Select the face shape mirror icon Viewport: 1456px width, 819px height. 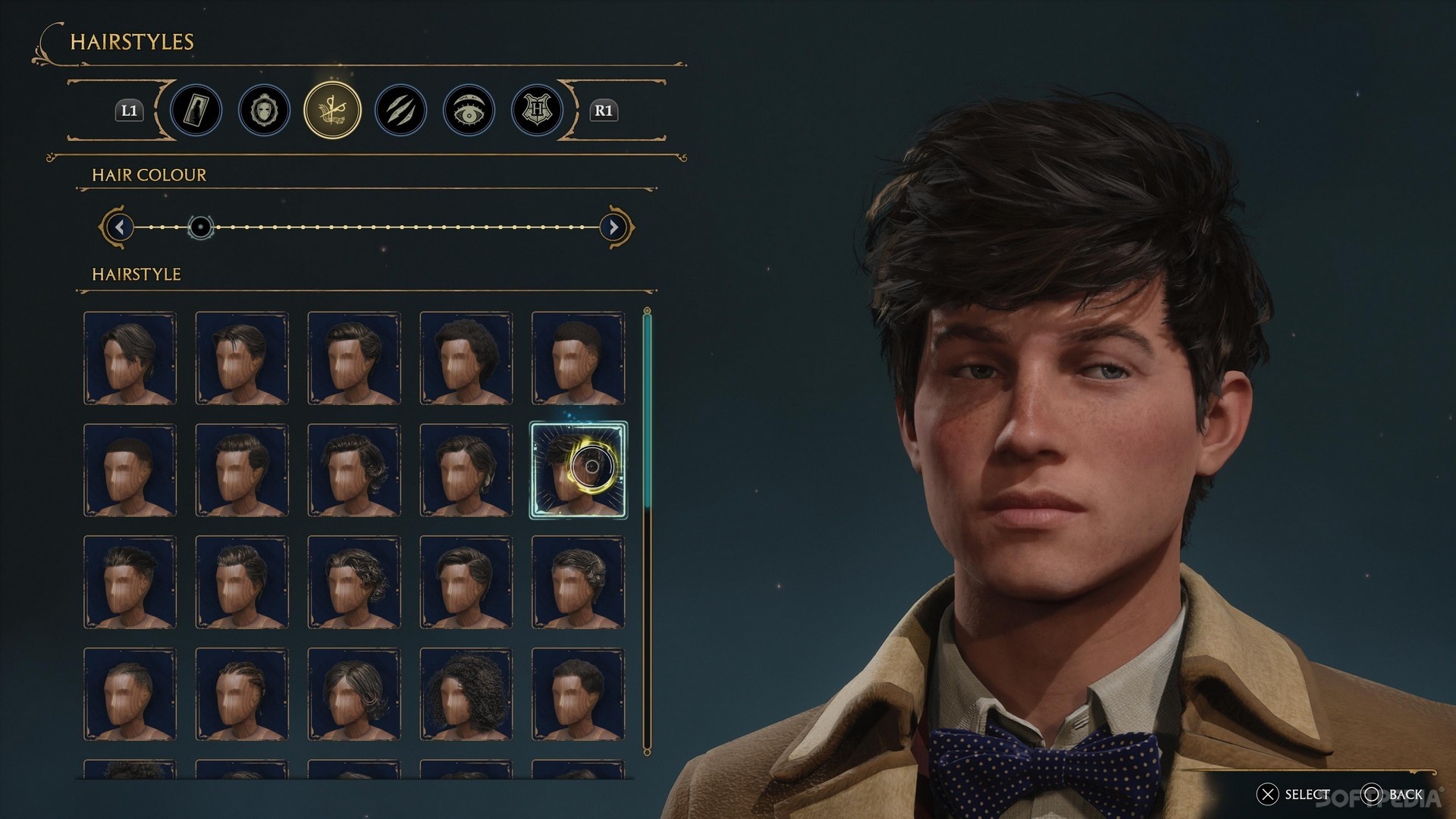click(264, 110)
